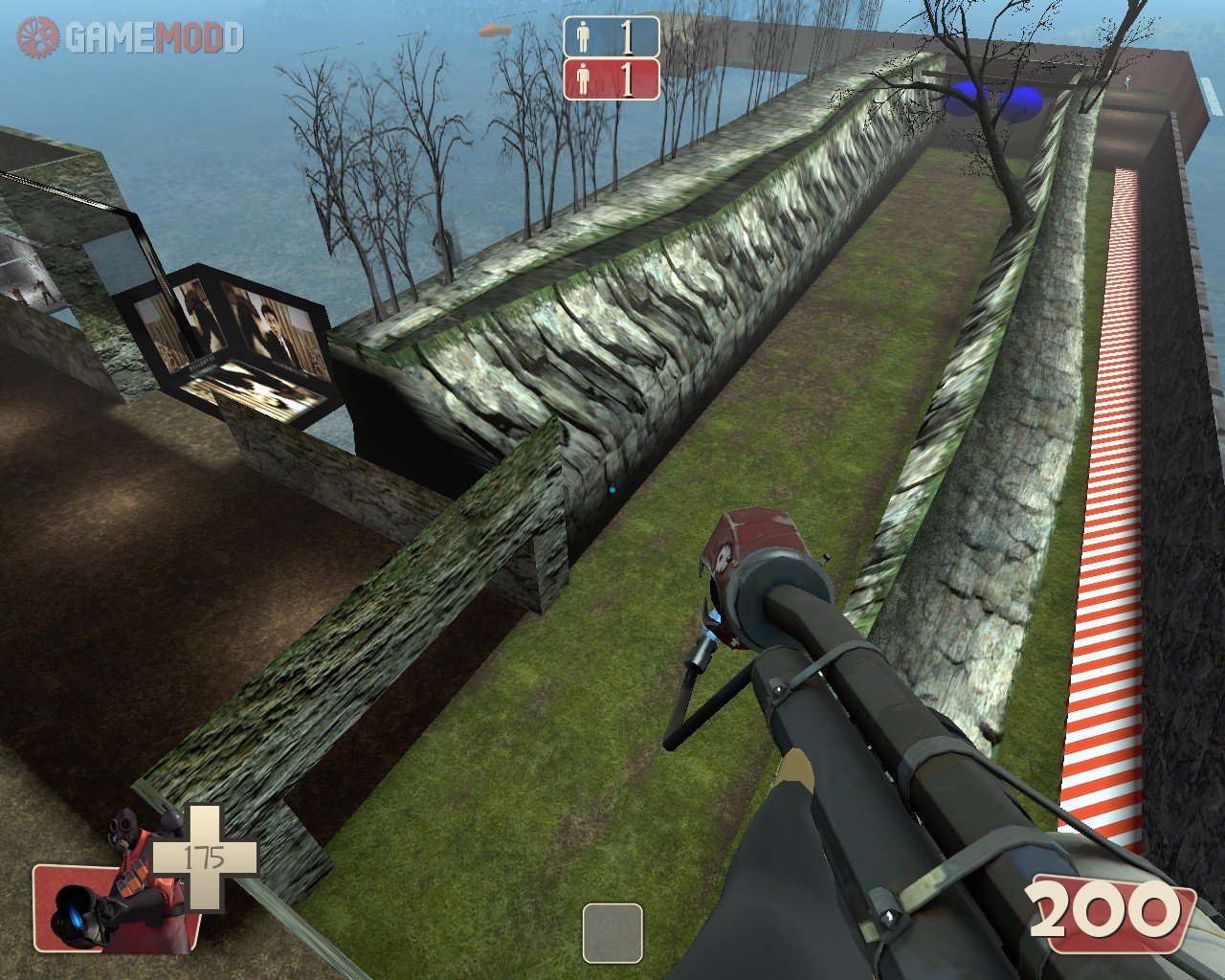Select the BLU team player indicator

[x=611, y=36]
